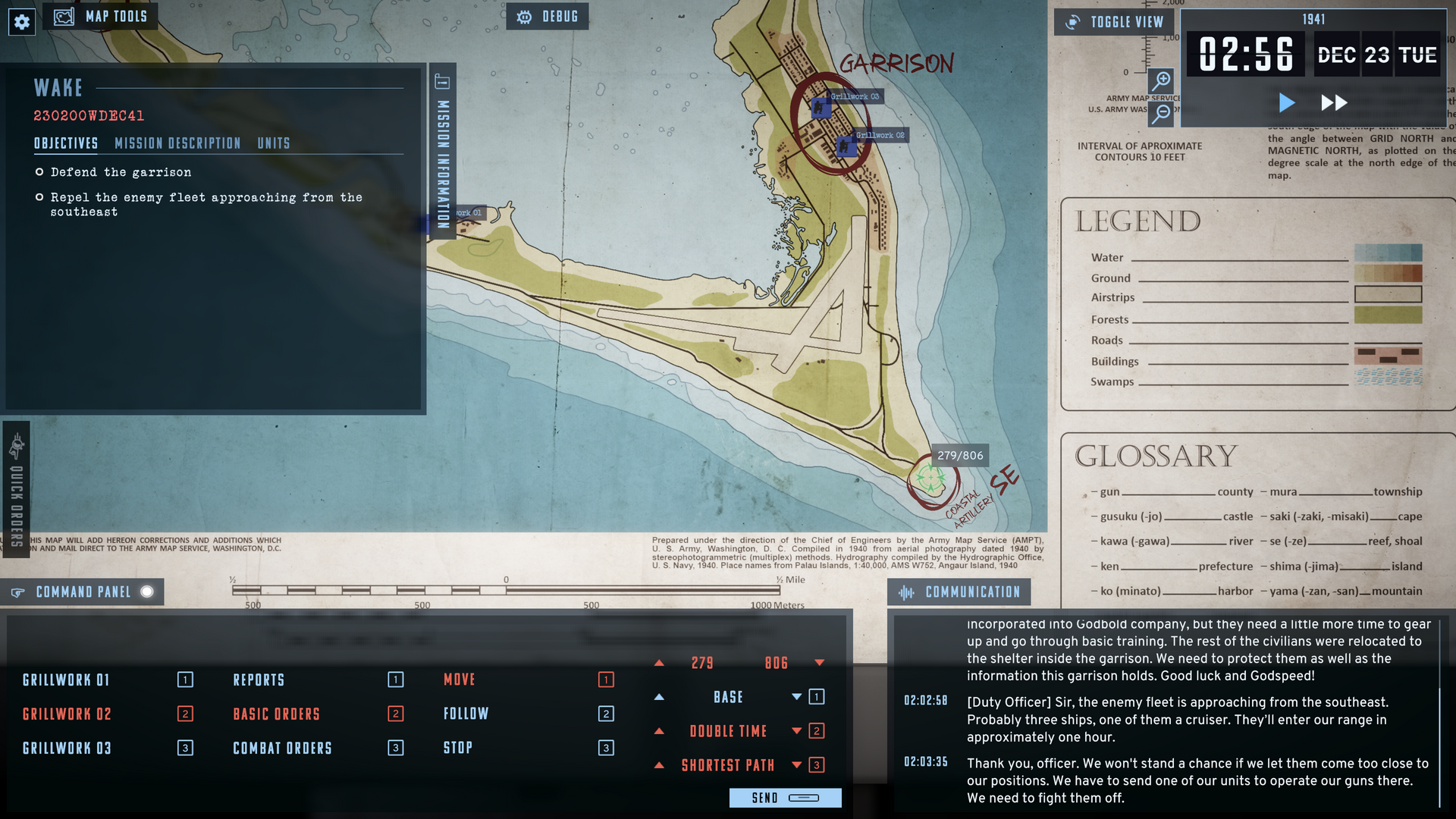Image resolution: width=1456 pixels, height=819 pixels.
Task: Collapse the Mission Information panel
Action: 443,152
